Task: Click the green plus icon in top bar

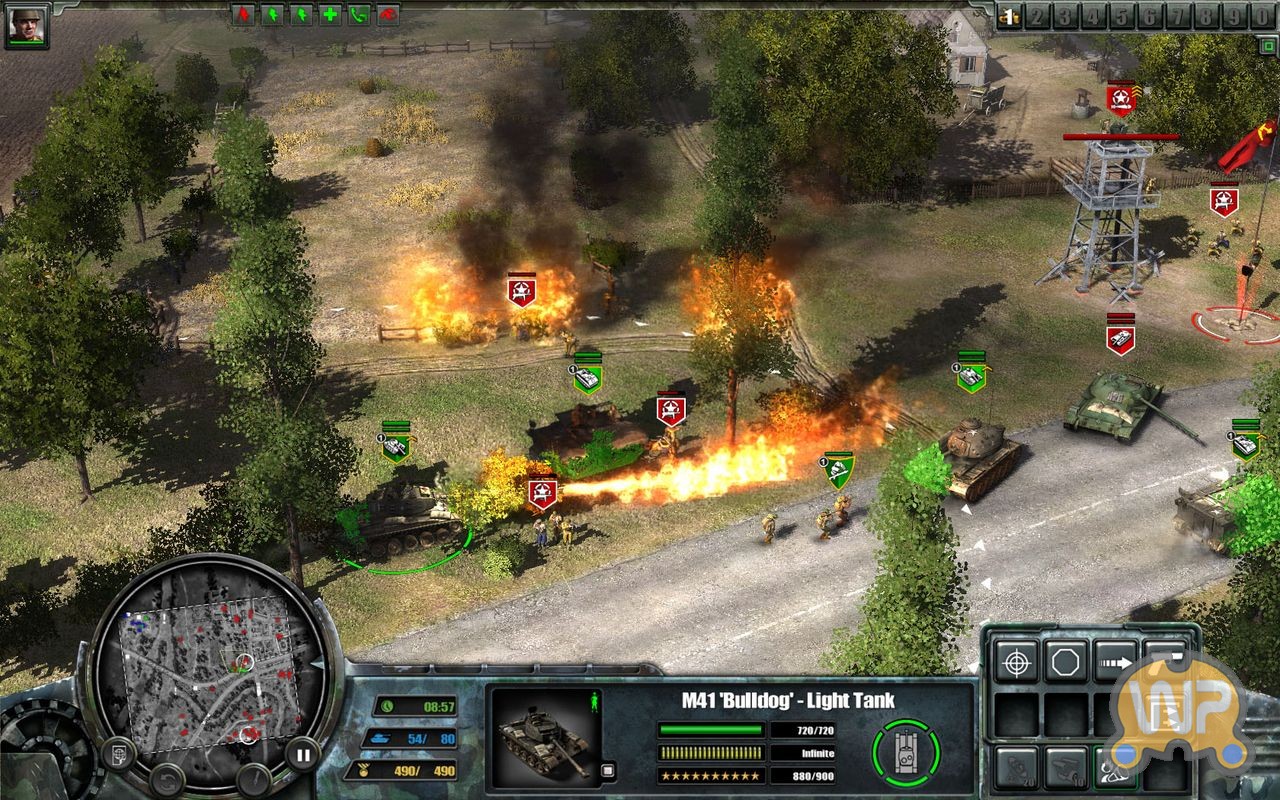Action: [x=329, y=14]
